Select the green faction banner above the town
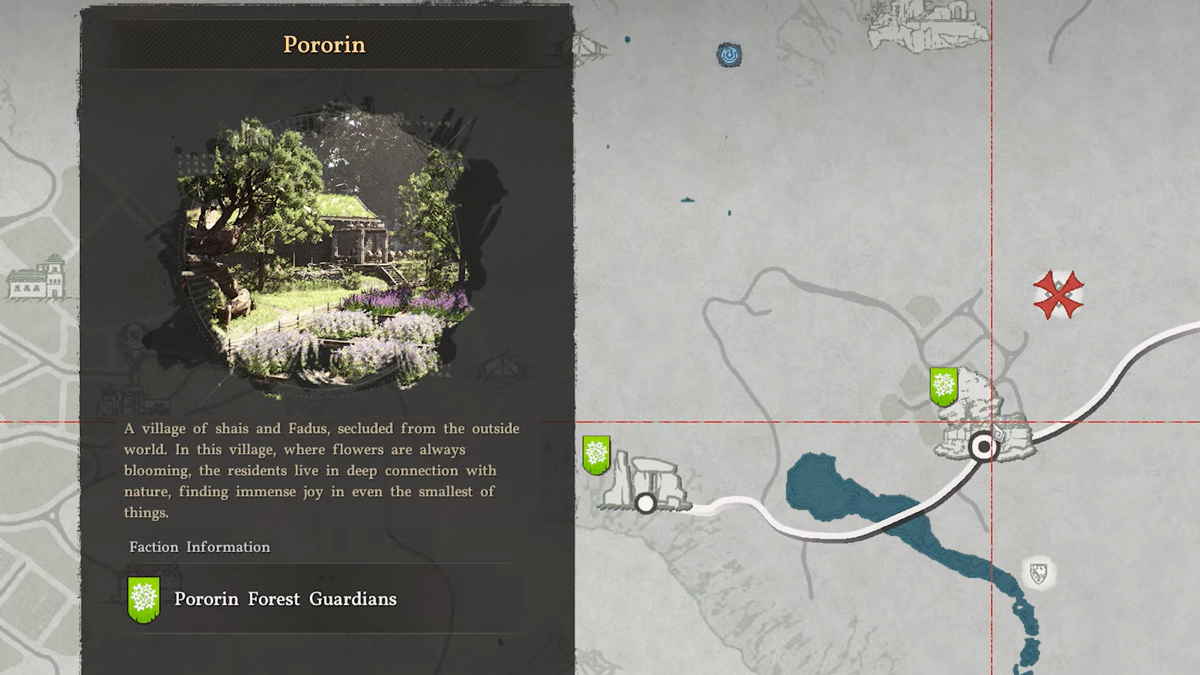Image resolution: width=1200 pixels, height=675 pixels. [943, 386]
